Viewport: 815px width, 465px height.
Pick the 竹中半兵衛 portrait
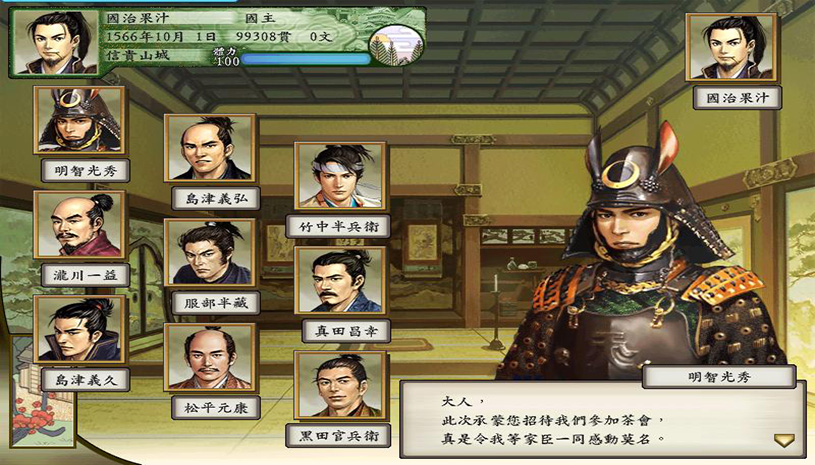point(339,176)
